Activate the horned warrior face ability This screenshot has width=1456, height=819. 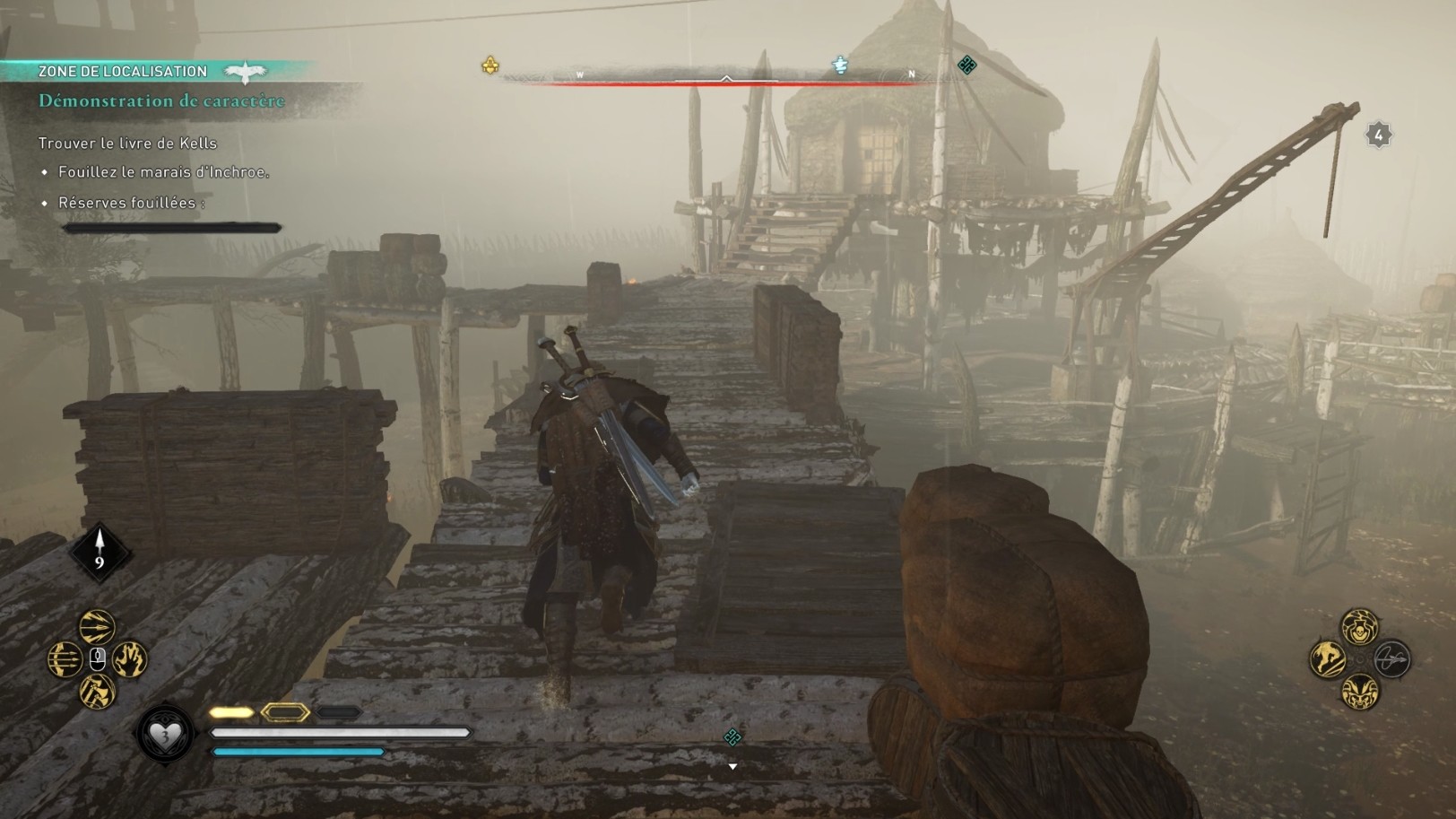(1359, 692)
